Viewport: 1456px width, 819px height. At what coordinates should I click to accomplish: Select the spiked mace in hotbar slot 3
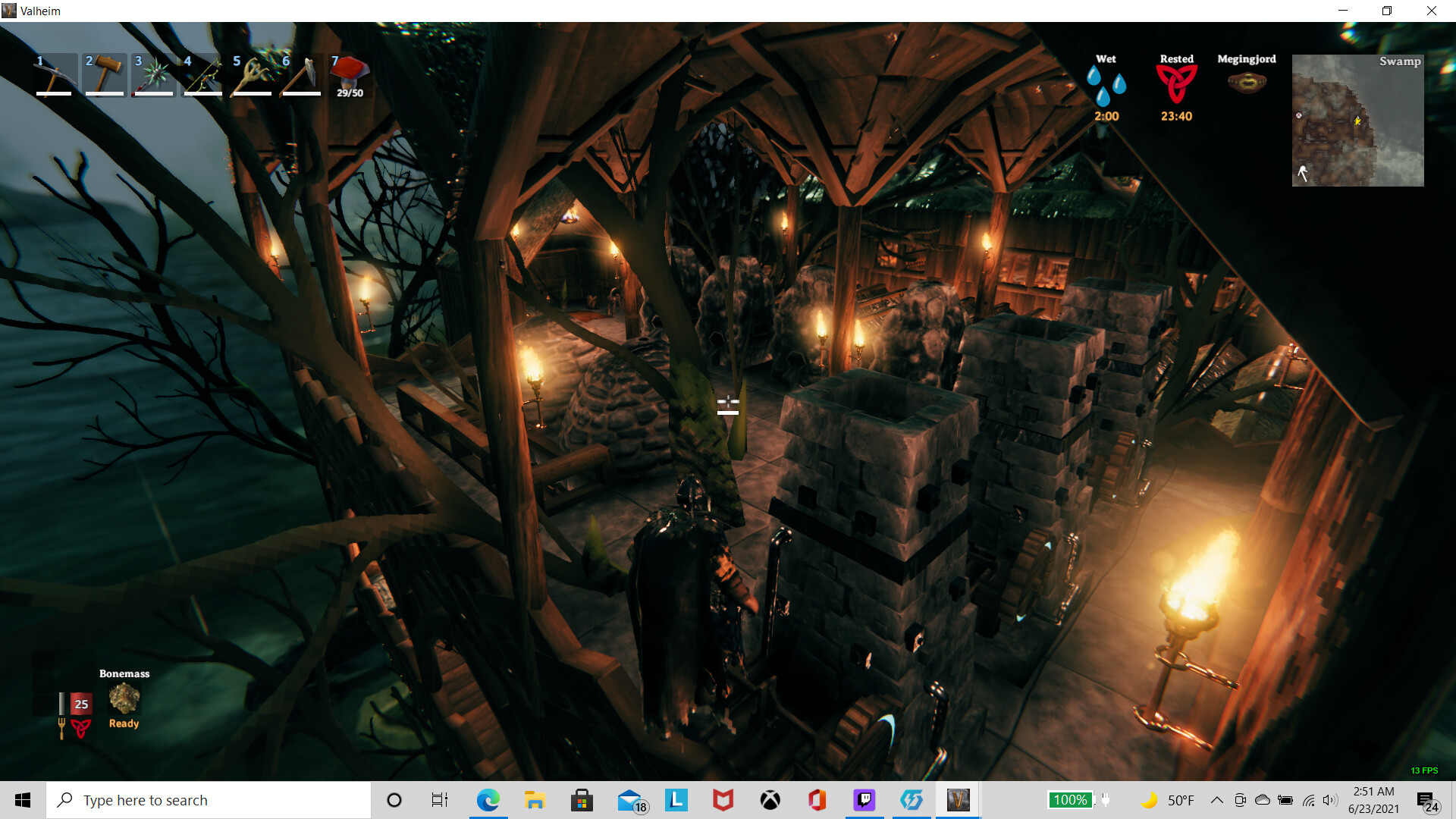coord(152,74)
